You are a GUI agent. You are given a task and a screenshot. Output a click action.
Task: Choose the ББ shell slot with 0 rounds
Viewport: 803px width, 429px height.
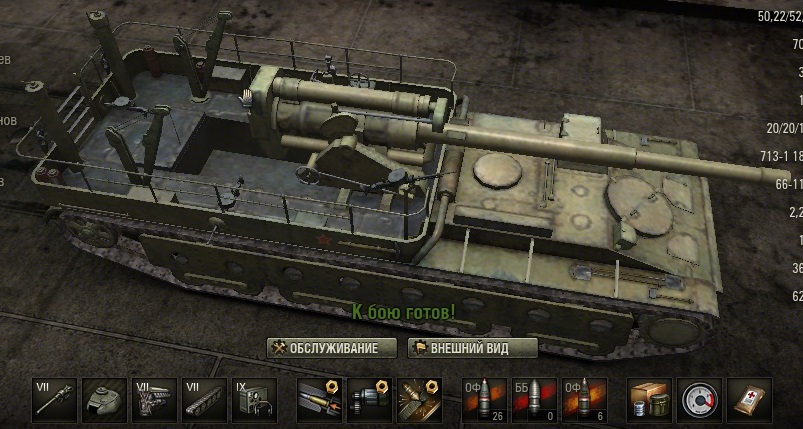(534, 400)
